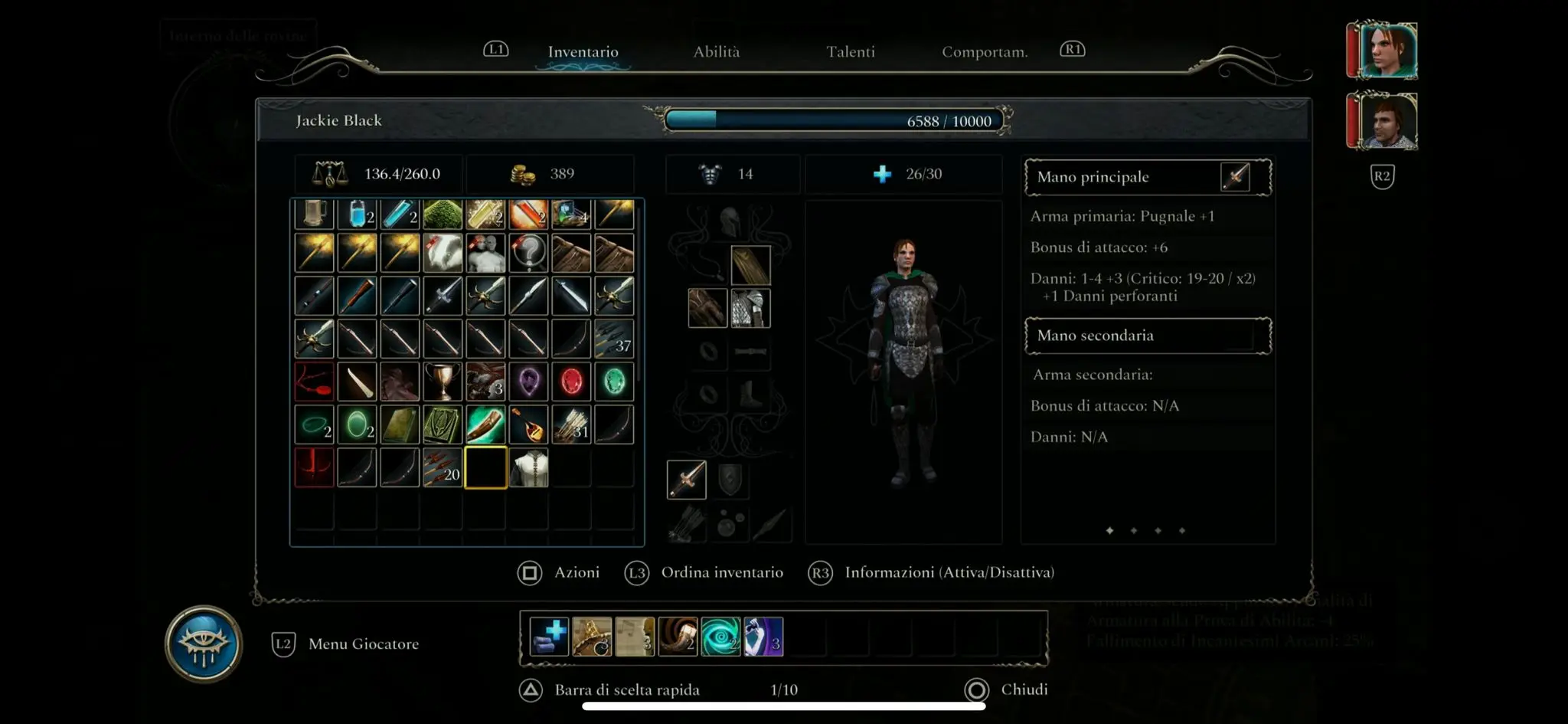Show the Comportam. tab
Screen dimensions: 1568x724
tap(984, 52)
